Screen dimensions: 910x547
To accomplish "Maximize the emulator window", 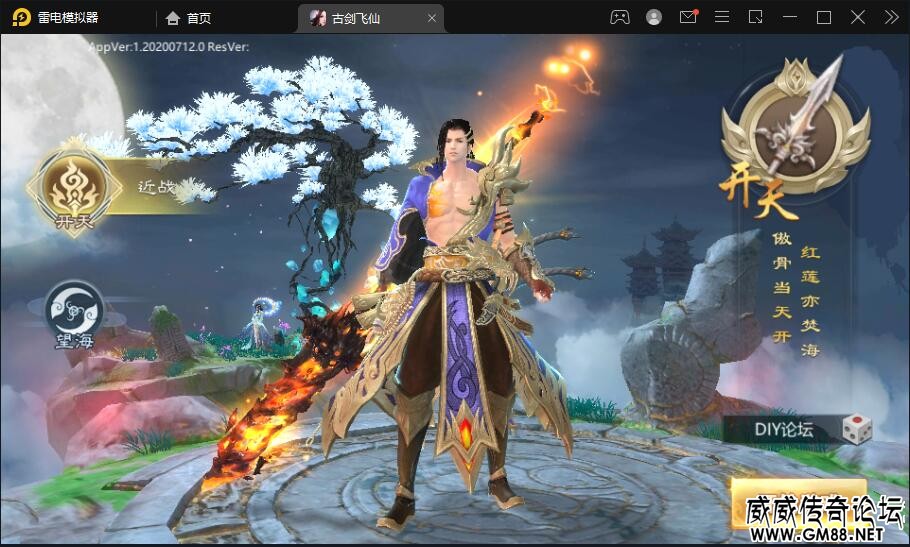I will [x=824, y=17].
